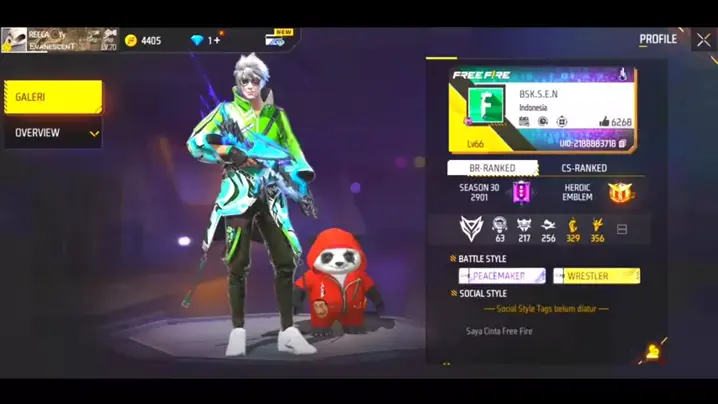Copy the player UID
718x404 pixels.
621,144
